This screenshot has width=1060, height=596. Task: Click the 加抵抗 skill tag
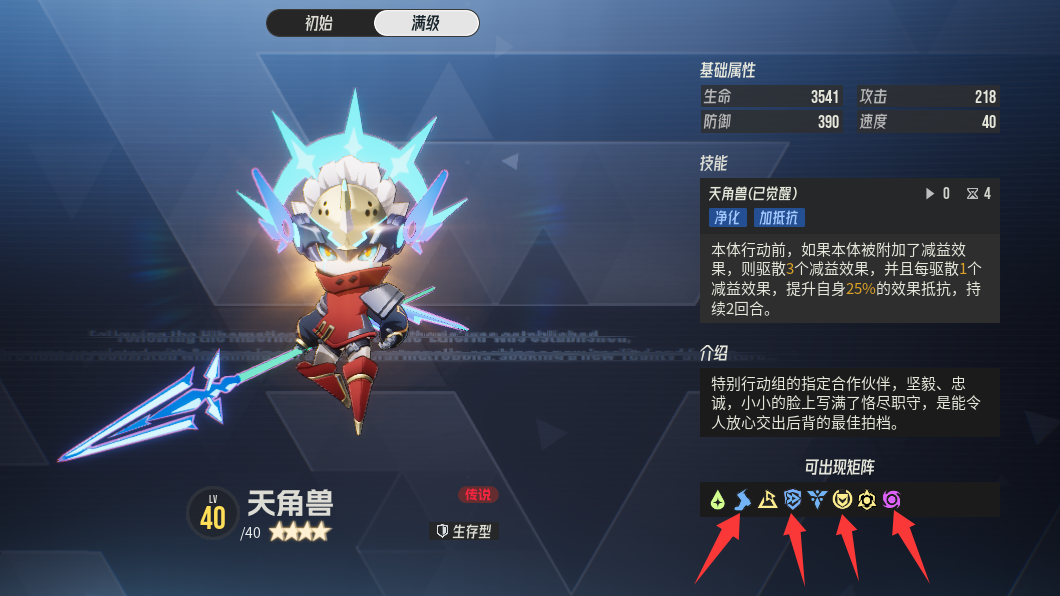click(779, 217)
